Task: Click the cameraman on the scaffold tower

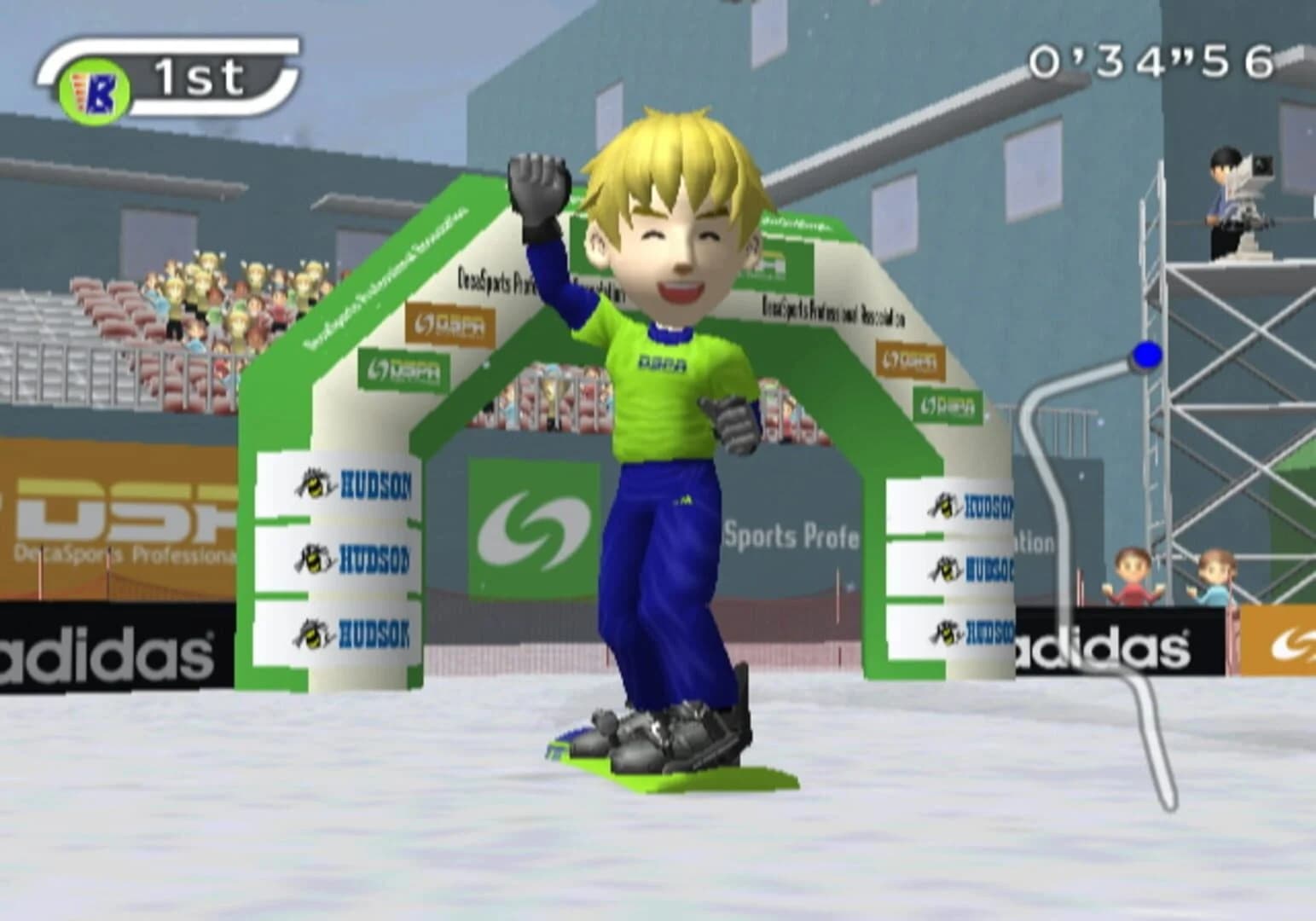Action: [x=1226, y=183]
